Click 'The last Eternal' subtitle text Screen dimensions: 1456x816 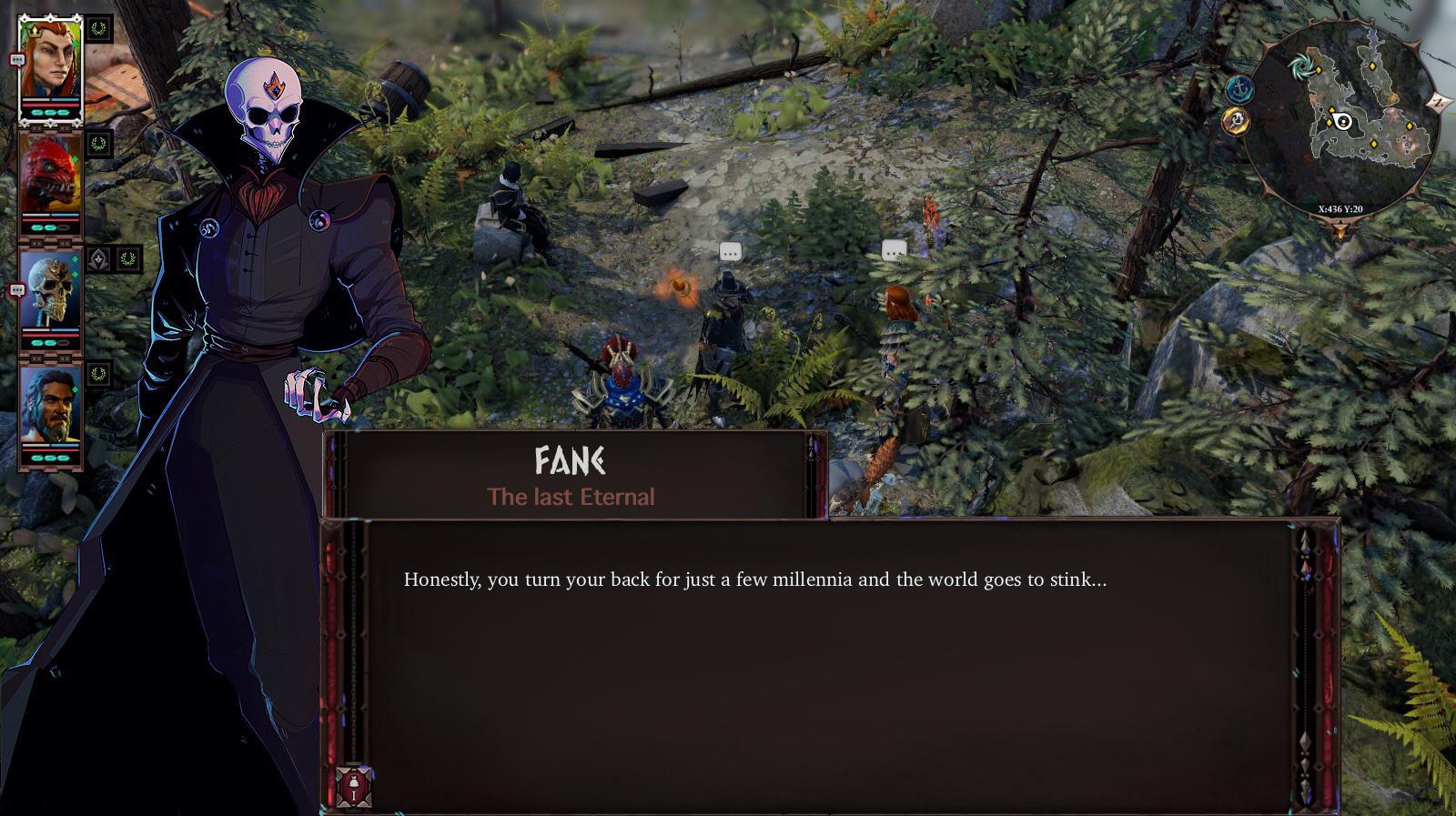pyautogui.click(x=571, y=498)
